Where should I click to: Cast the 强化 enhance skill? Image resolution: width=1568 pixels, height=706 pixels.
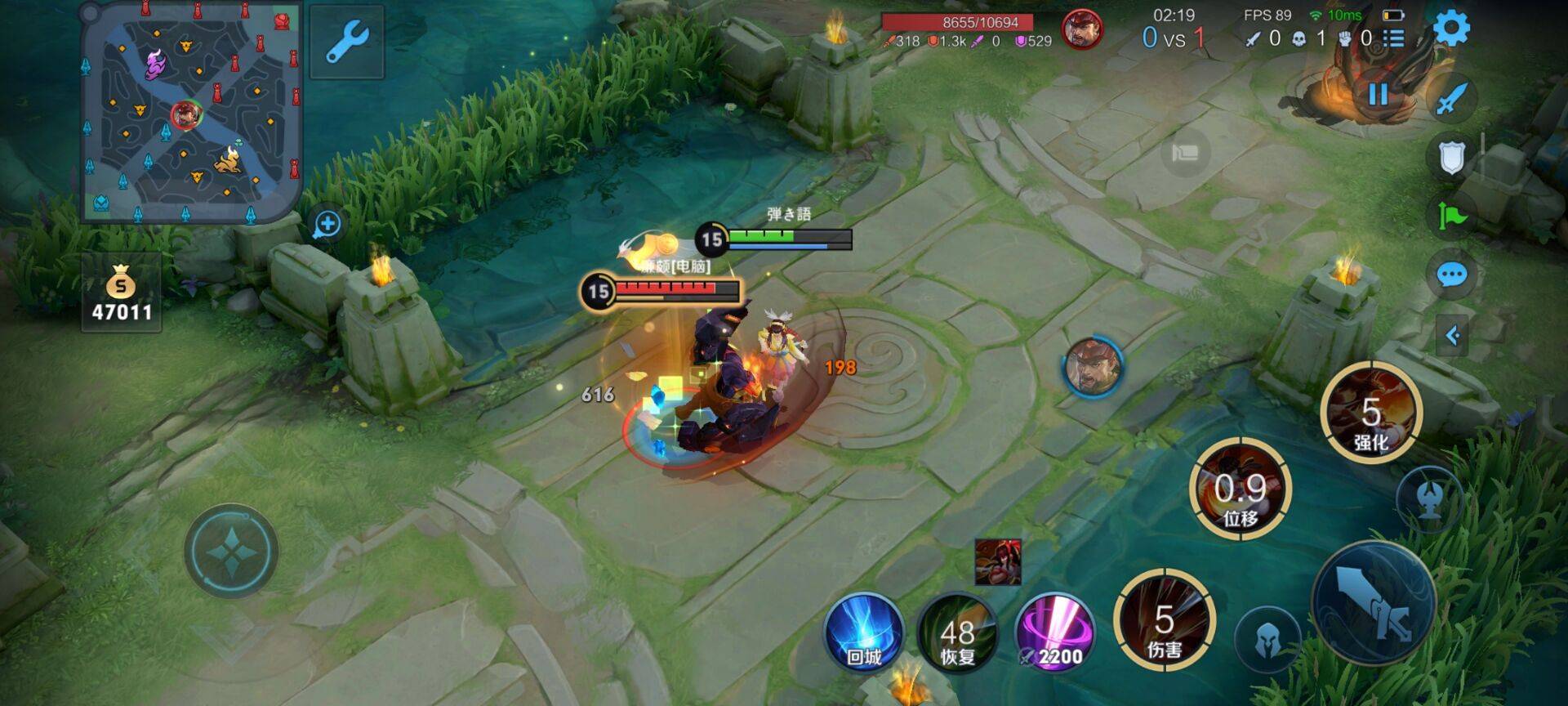[1371, 413]
